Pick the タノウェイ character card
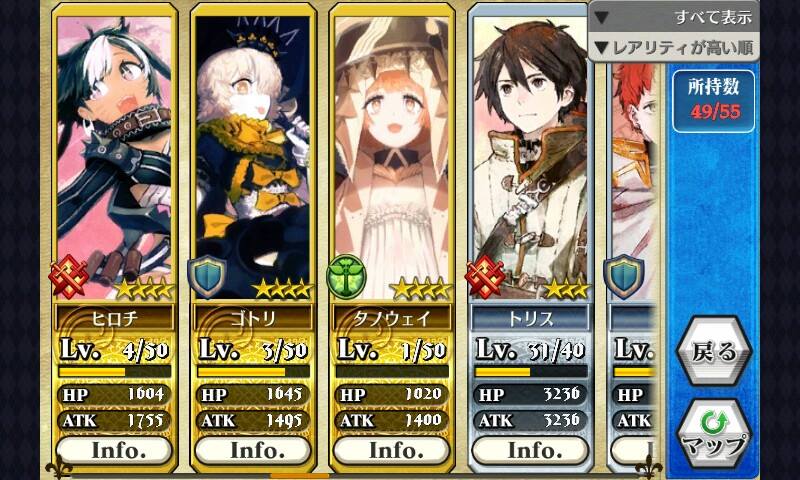This screenshot has width=800, height=480. pyautogui.click(x=392, y=160)
